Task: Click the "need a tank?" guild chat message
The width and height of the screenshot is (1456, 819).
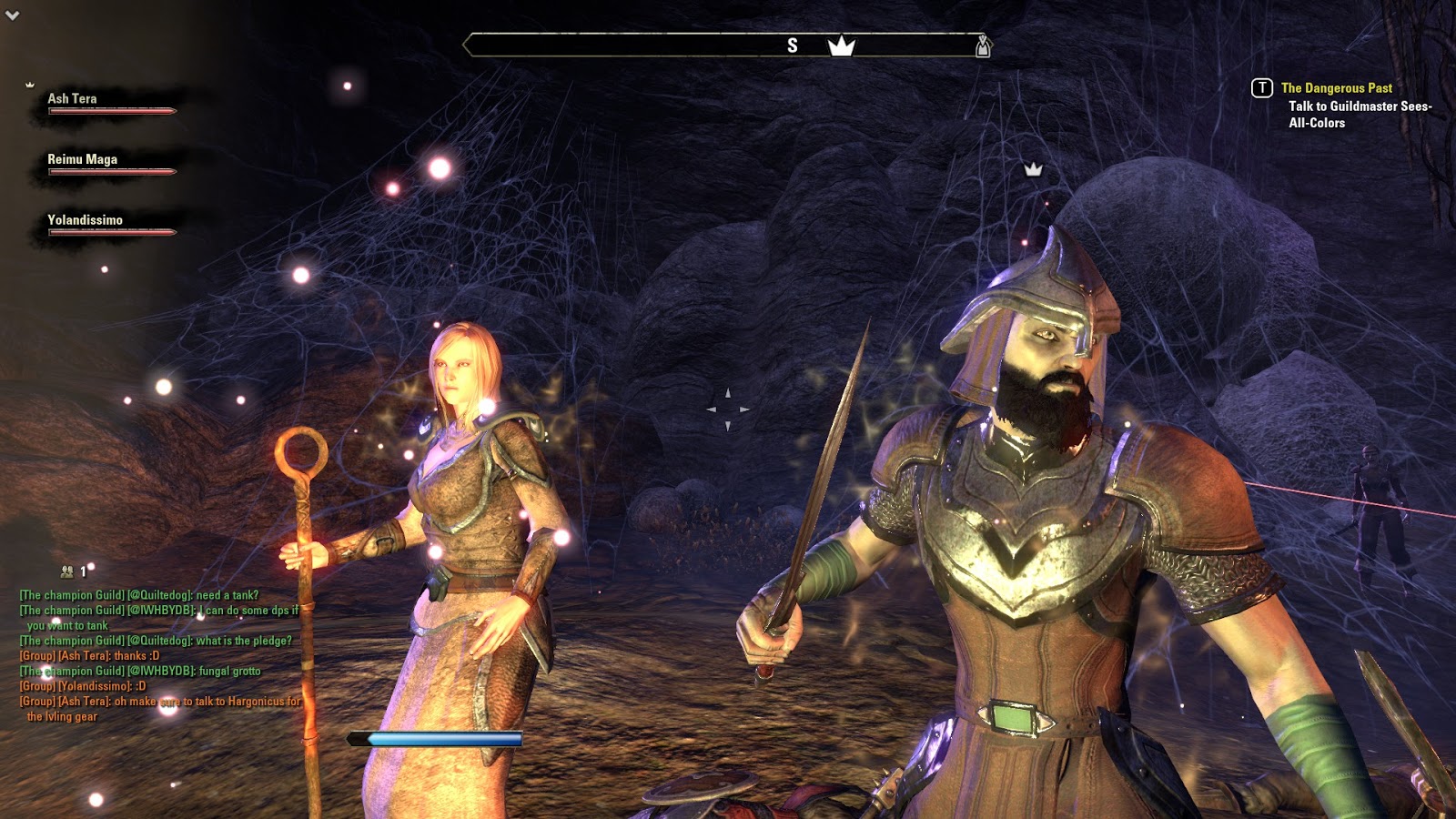Action: pyautogui.click(x=139, y=595)
